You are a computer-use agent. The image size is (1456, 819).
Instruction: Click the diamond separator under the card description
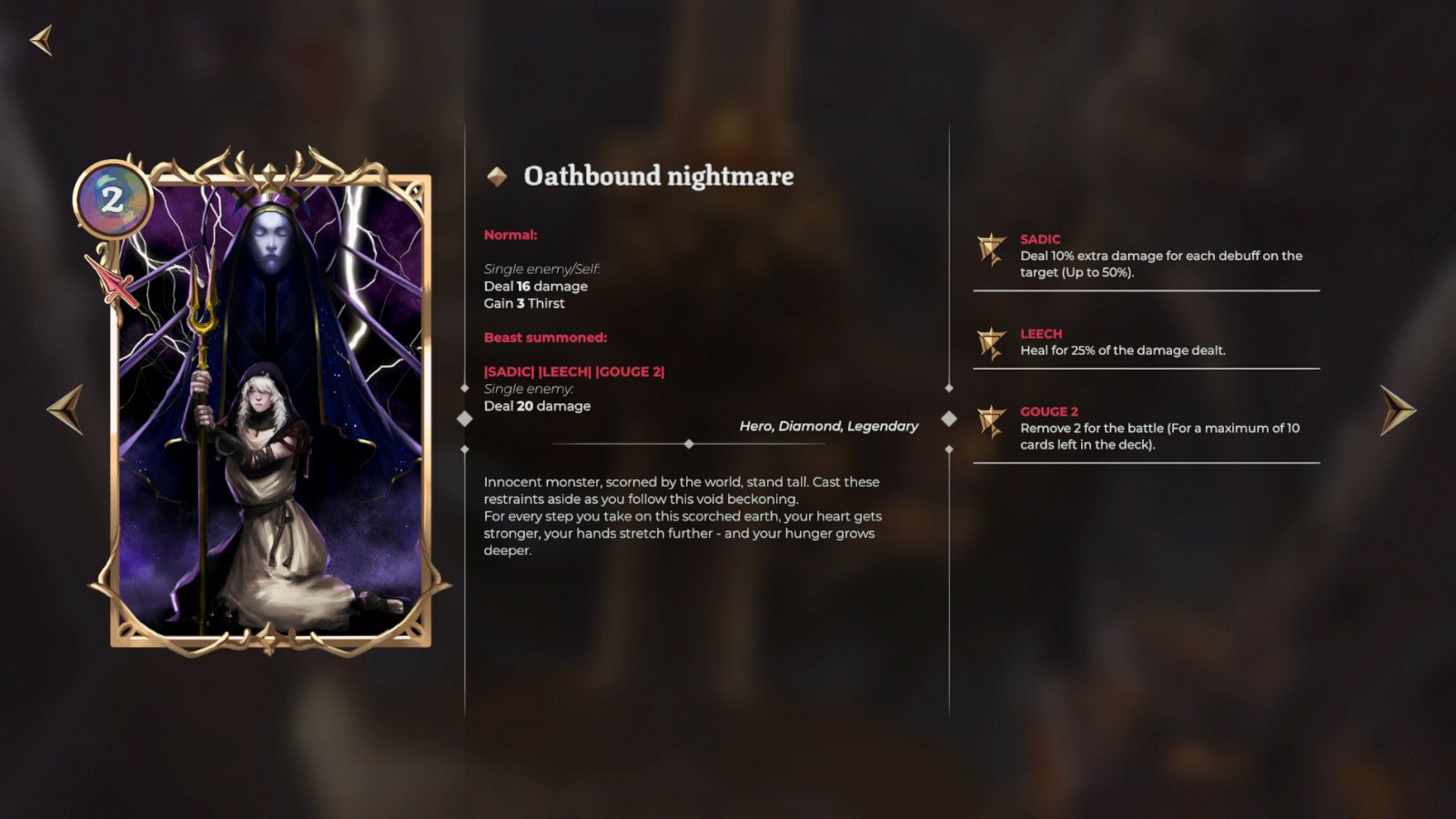click(689, 444)
